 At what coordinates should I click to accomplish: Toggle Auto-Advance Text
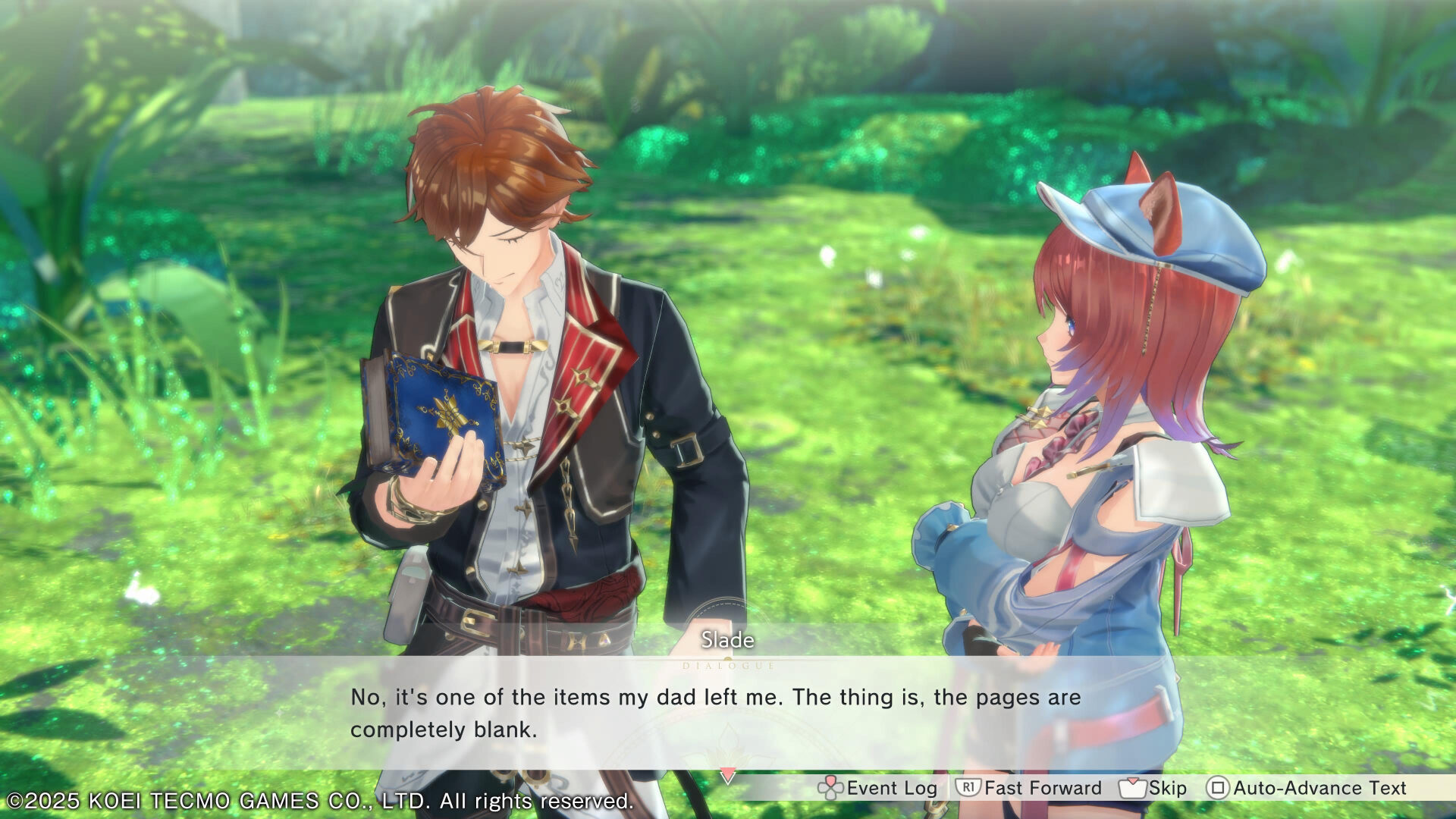click(x=1306, y=789)
